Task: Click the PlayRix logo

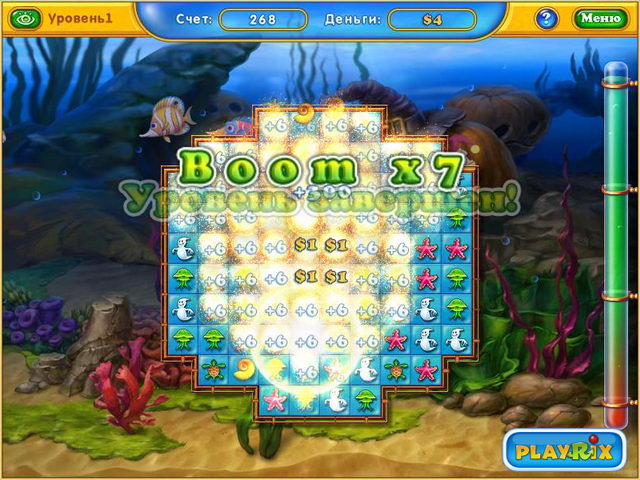Action: pos(562,450)
